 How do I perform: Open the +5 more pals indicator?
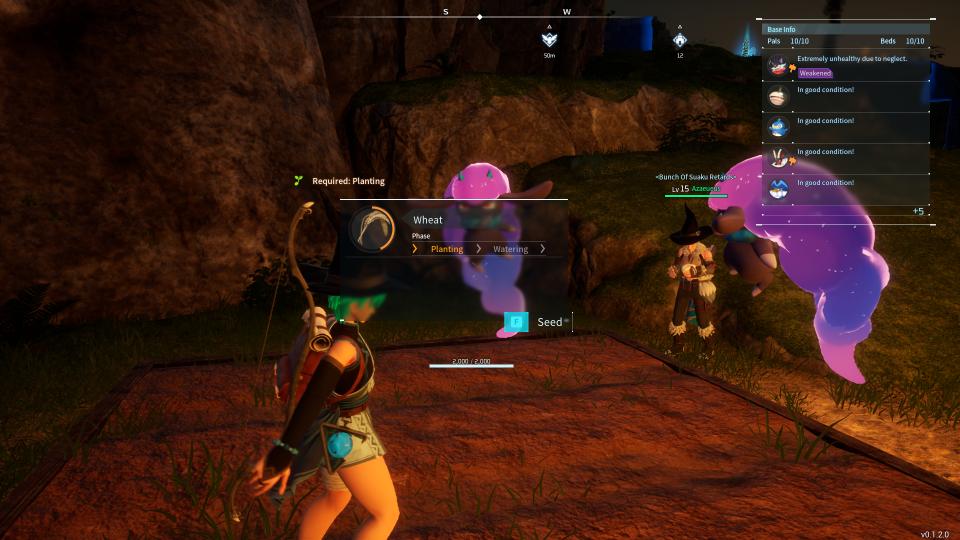[x=918, y=211]
